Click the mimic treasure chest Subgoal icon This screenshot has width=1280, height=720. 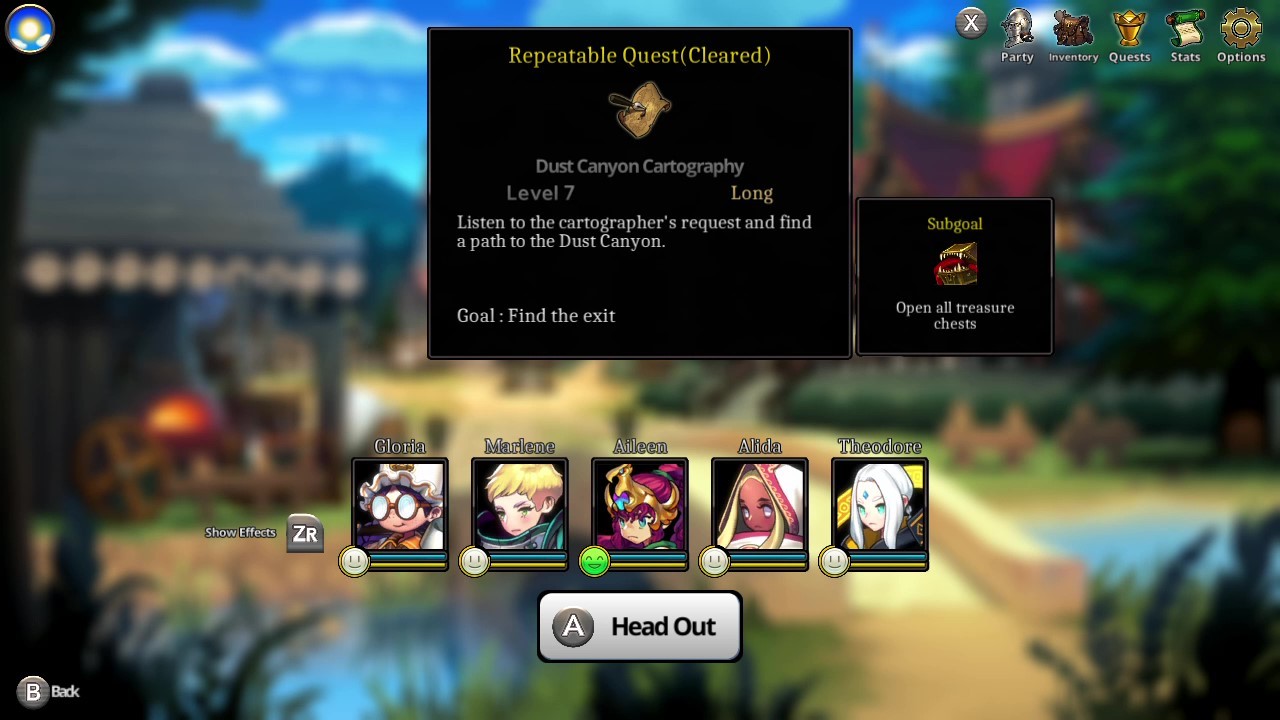[x=954, y=263]
